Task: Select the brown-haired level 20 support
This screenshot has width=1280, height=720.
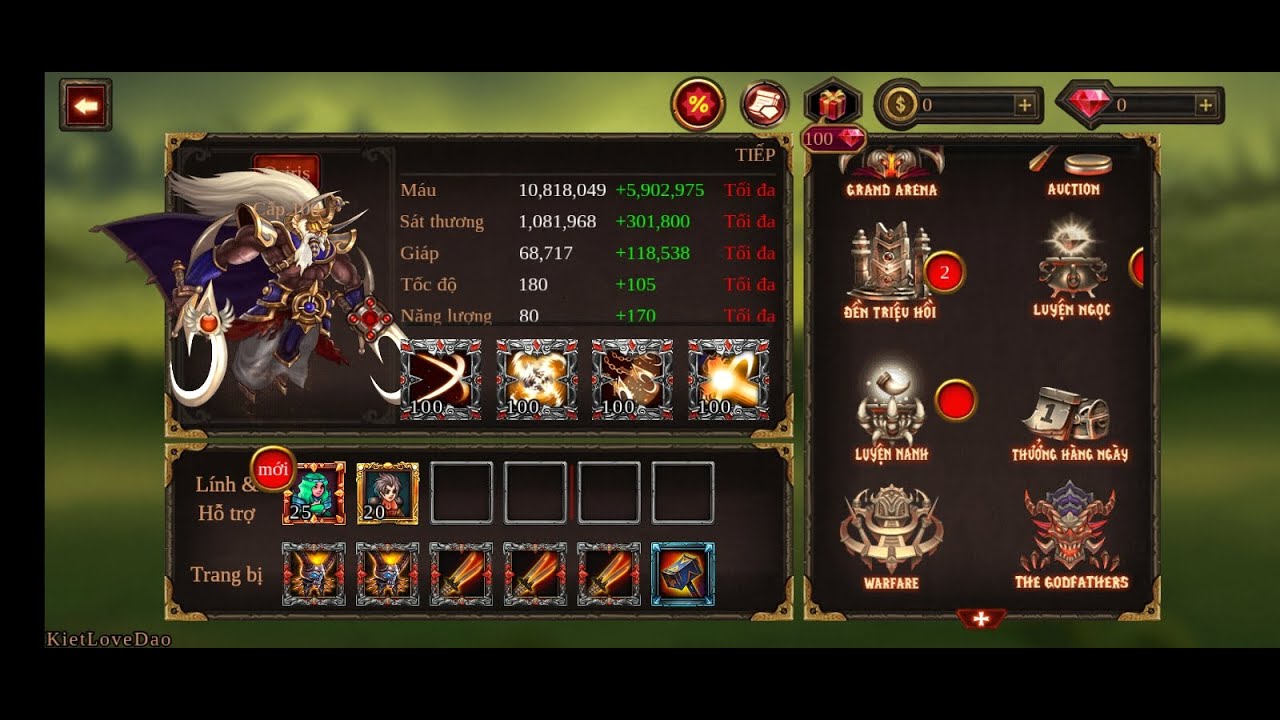Action: click(x=387, y=493)
